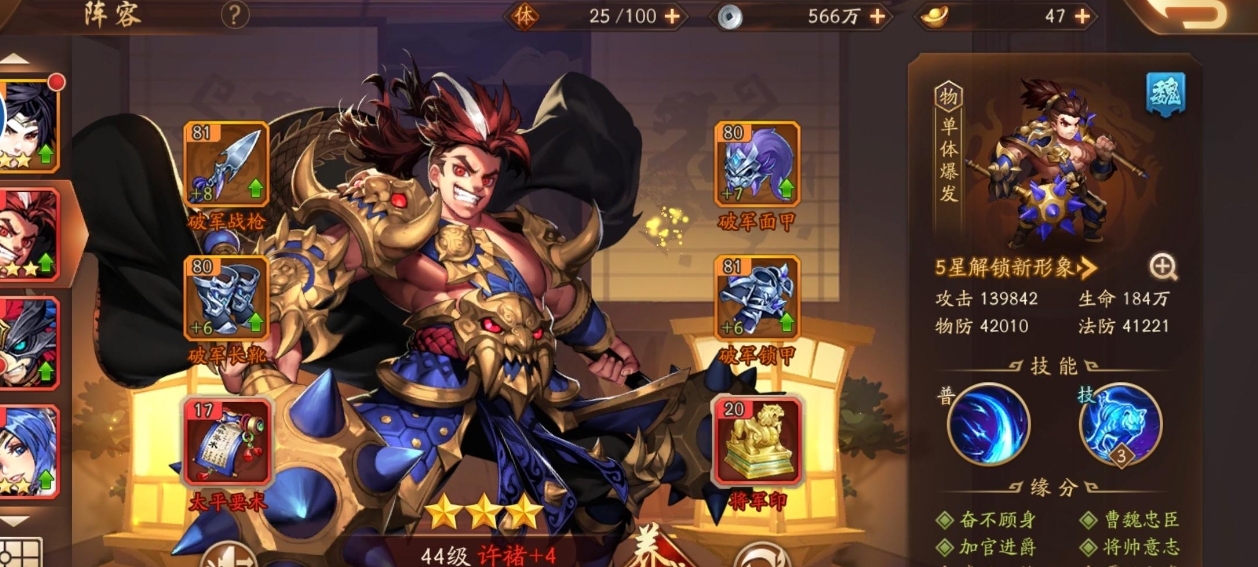
Task: Show the normal attack skill icon
Action: click(x=988, y=423)
